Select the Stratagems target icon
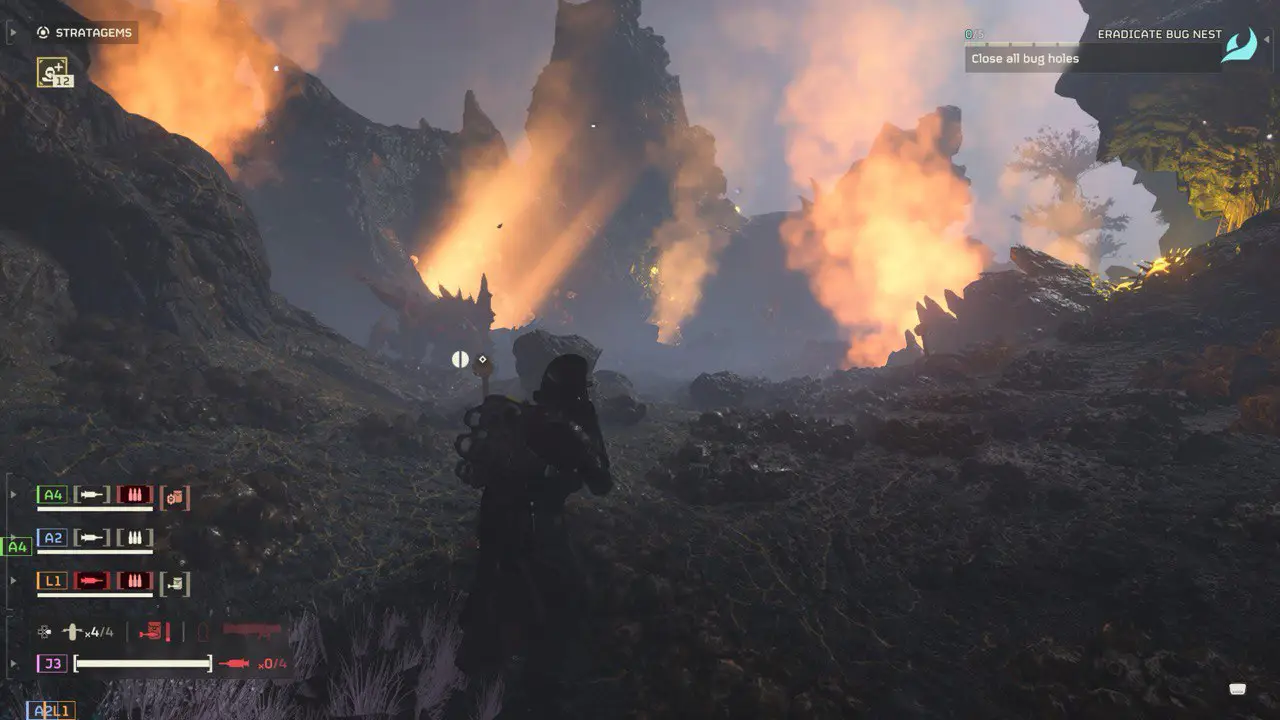The height and width of the screenshot is (720, 1280). [x=41, y=32]
